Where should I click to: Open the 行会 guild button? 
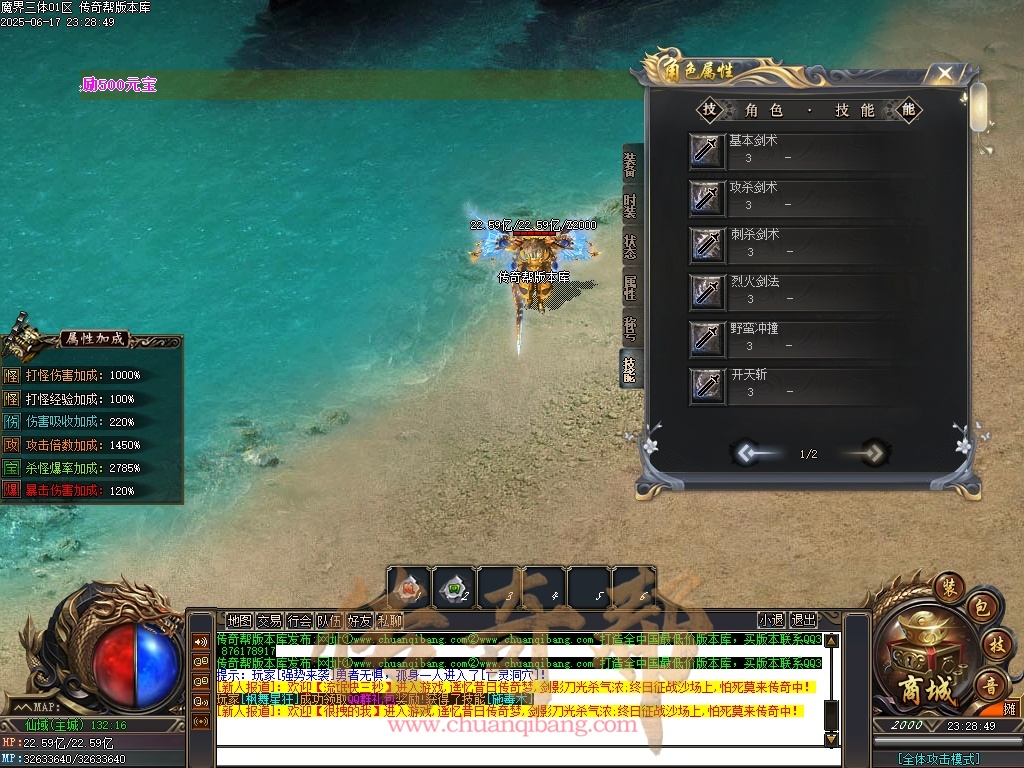pos(299,620)
